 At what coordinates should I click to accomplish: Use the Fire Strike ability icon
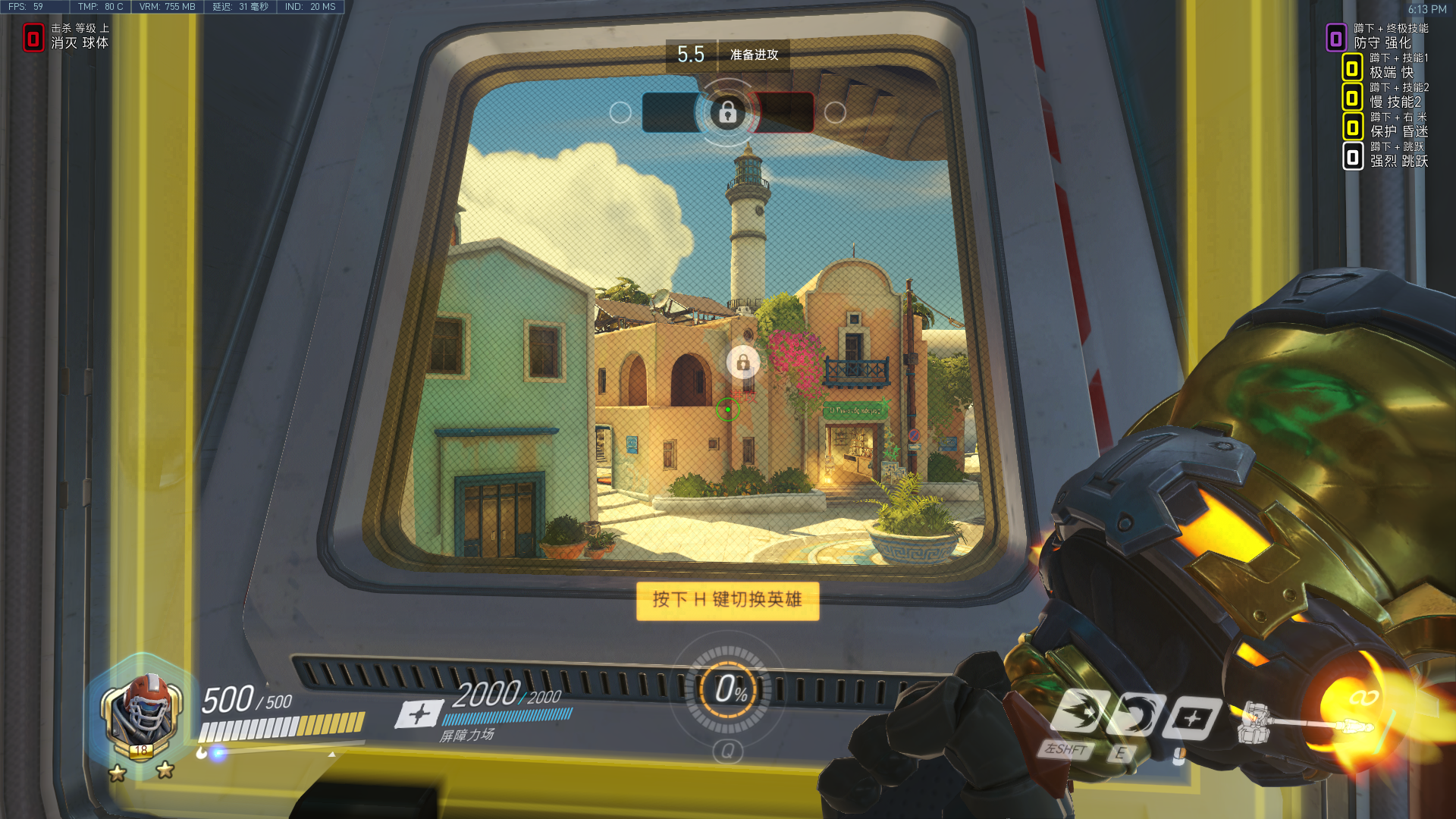coord(1135,715)
